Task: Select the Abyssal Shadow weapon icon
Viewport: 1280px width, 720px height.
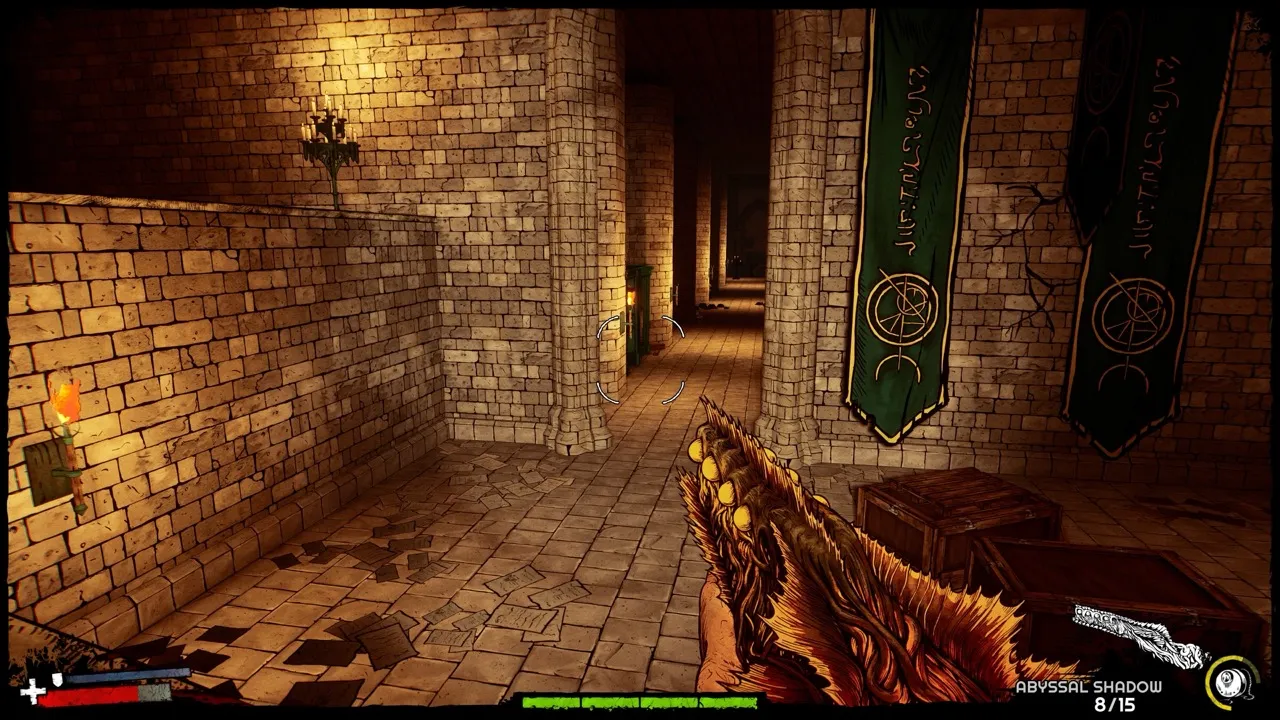Action: (x=1140, y=636)
